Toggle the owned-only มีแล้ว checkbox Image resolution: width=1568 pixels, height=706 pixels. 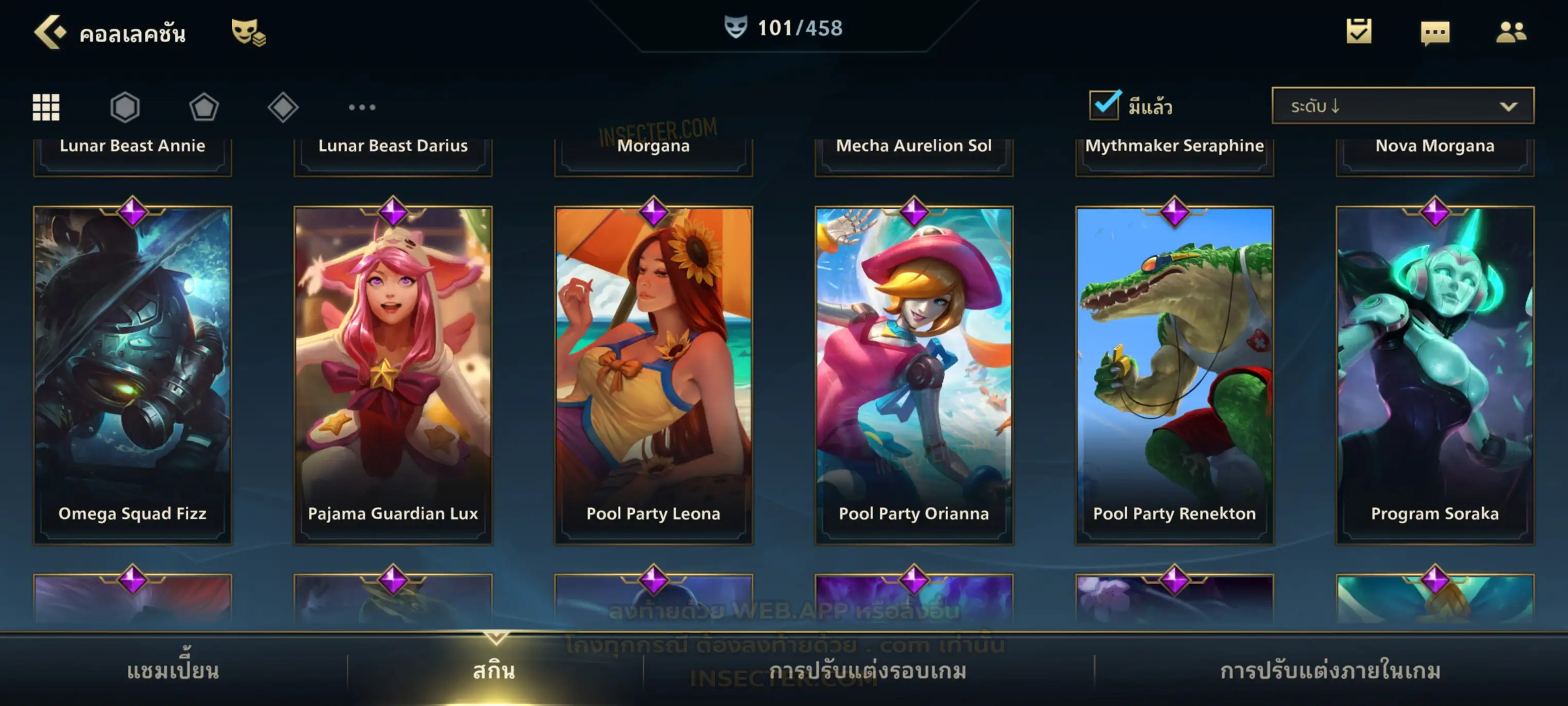1104,105
